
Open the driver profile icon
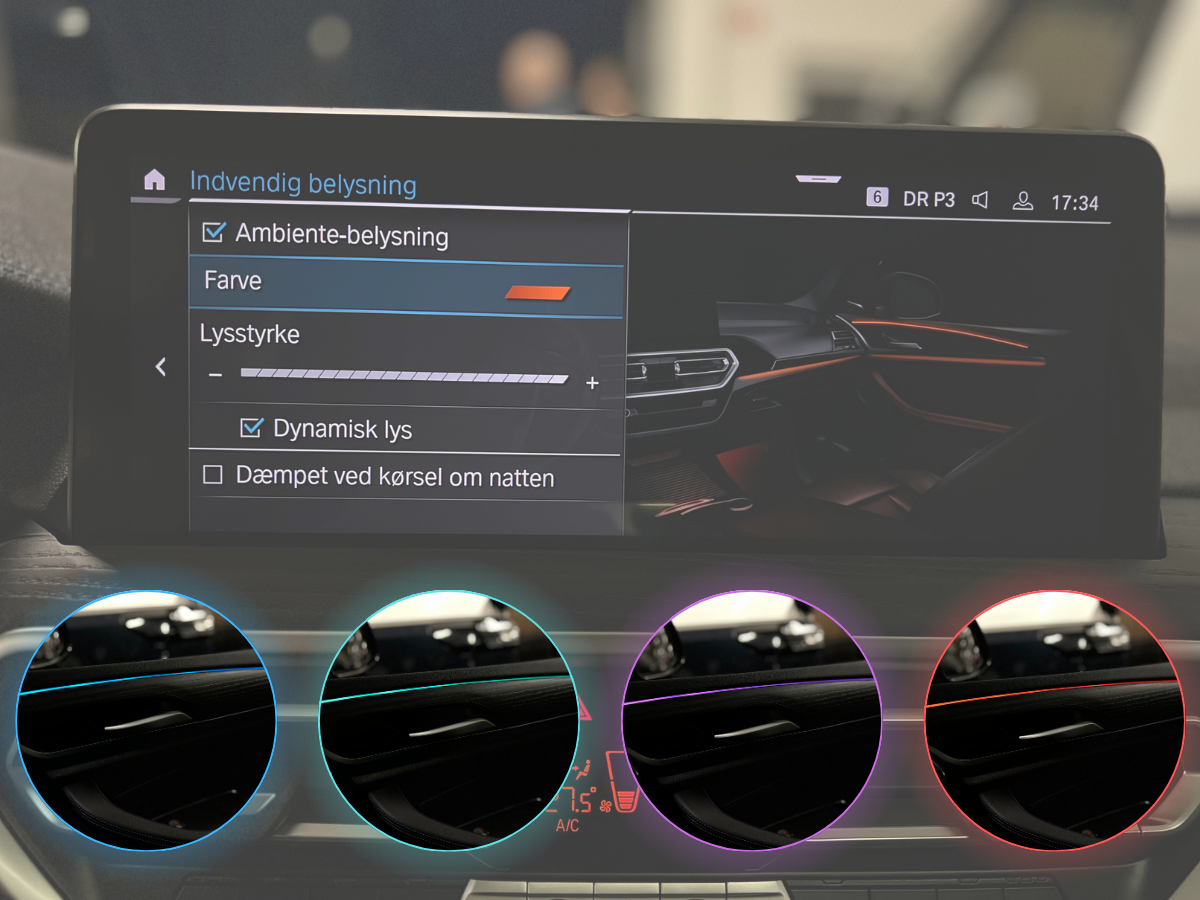pos(1022,201)
